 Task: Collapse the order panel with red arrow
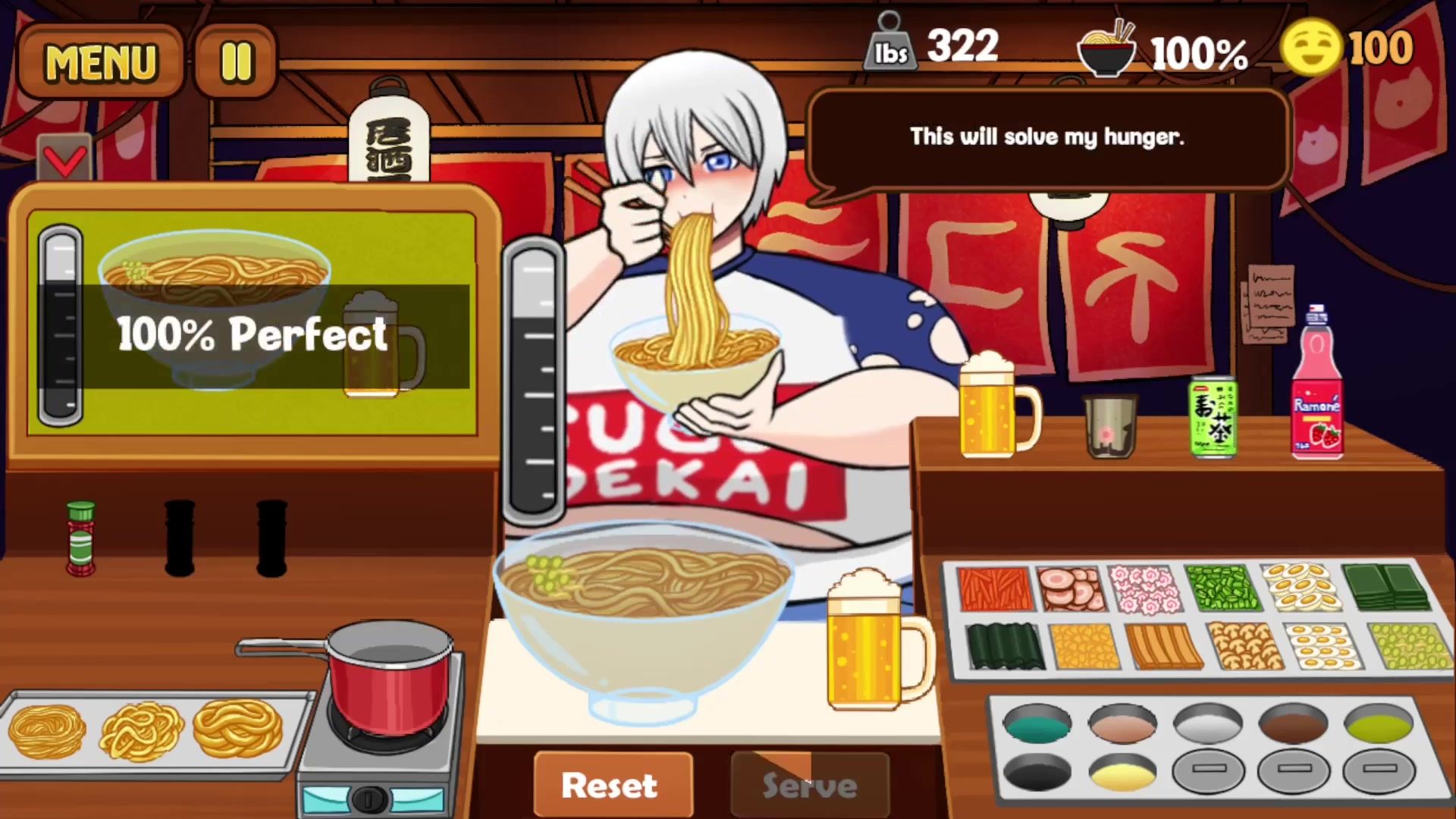[x=64, y=158]
